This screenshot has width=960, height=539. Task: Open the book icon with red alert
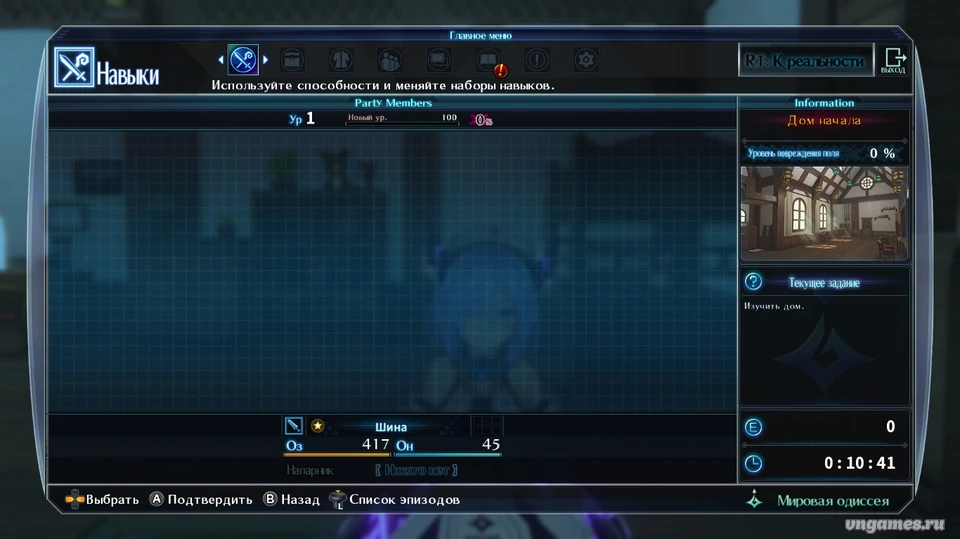[x=489, y=61]
